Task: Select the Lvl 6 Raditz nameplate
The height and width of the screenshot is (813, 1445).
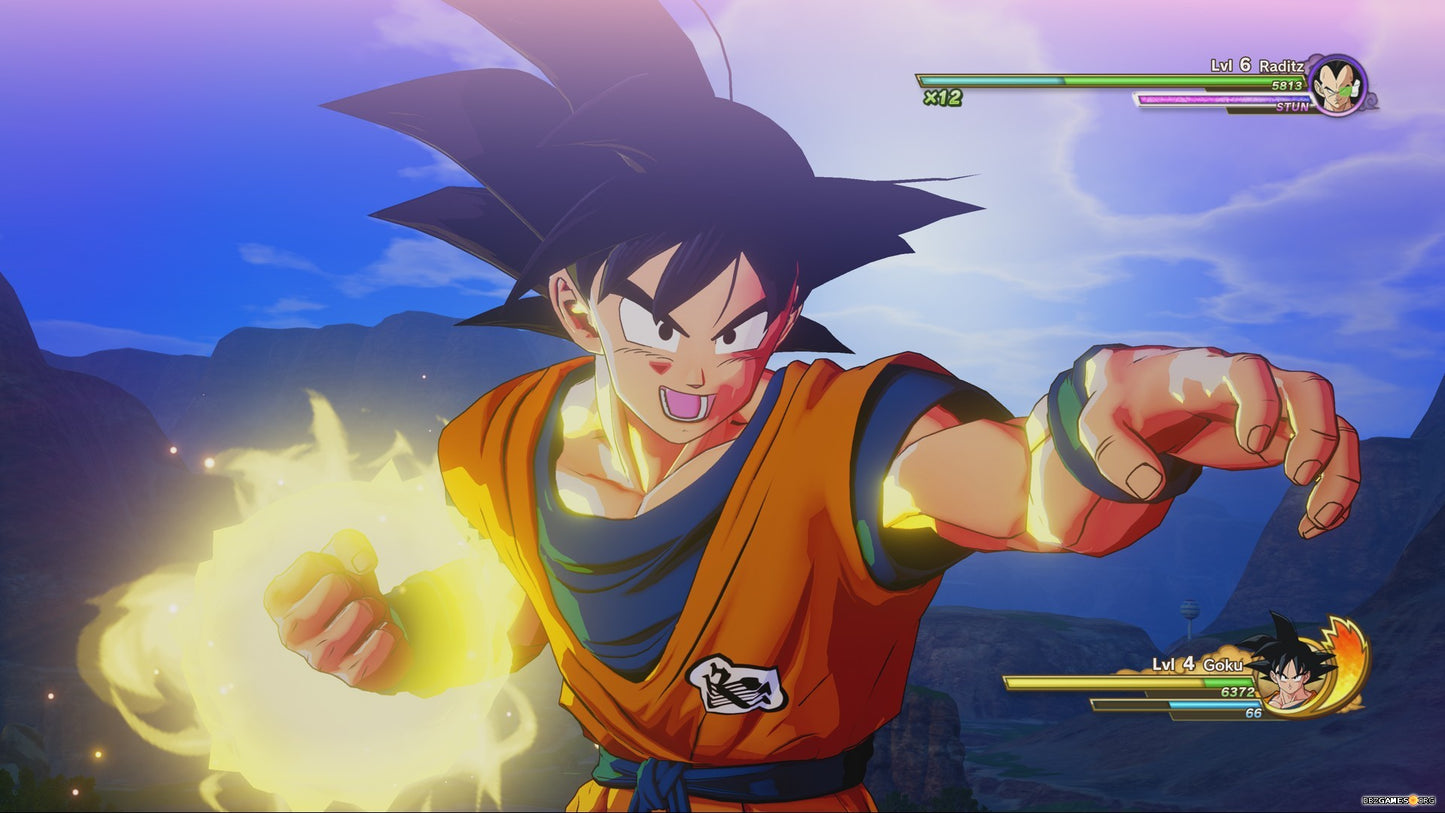Action: (1256, 66)
